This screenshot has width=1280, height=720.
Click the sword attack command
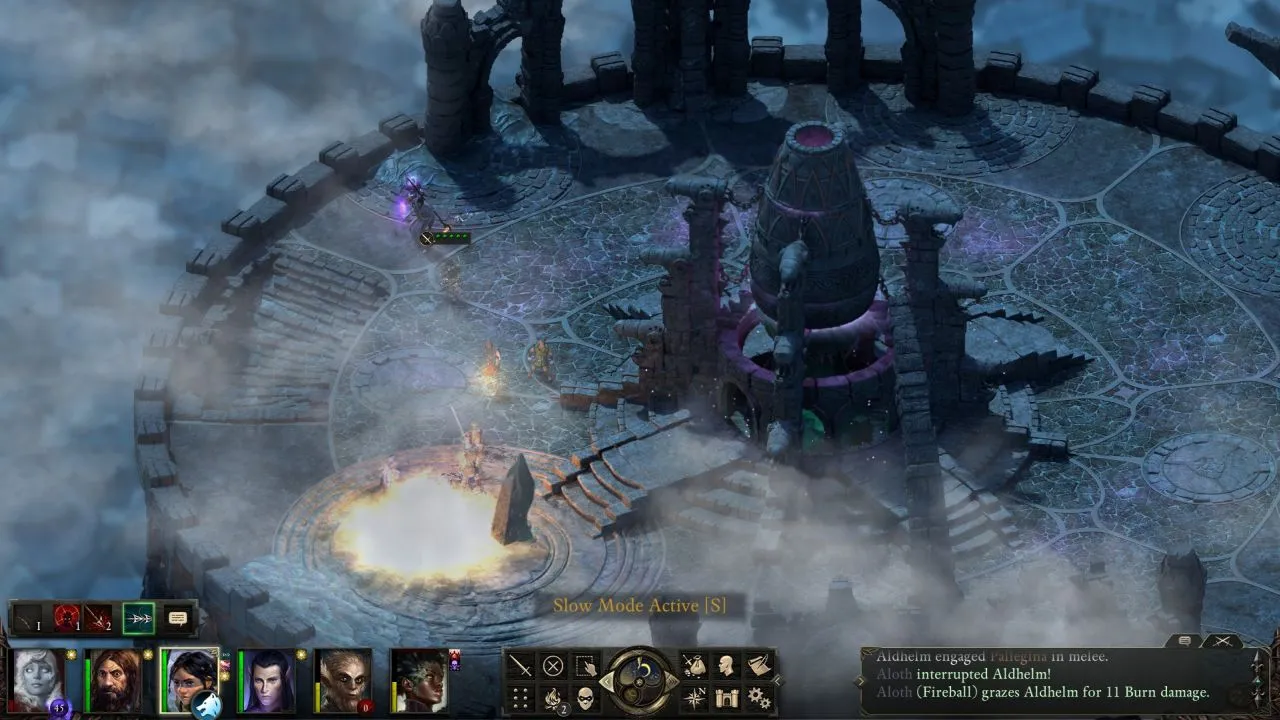tap(521, 665)
